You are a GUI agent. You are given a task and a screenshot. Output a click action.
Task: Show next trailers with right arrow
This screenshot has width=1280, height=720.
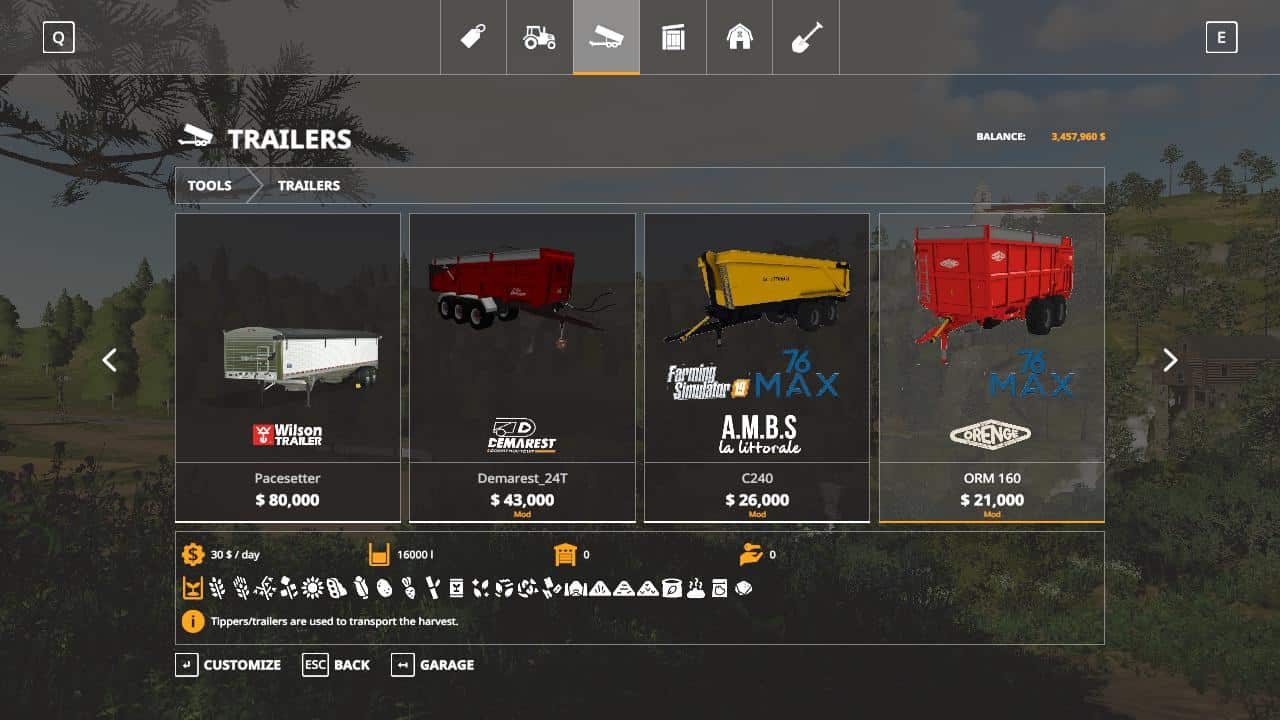tap(1170, 360)
